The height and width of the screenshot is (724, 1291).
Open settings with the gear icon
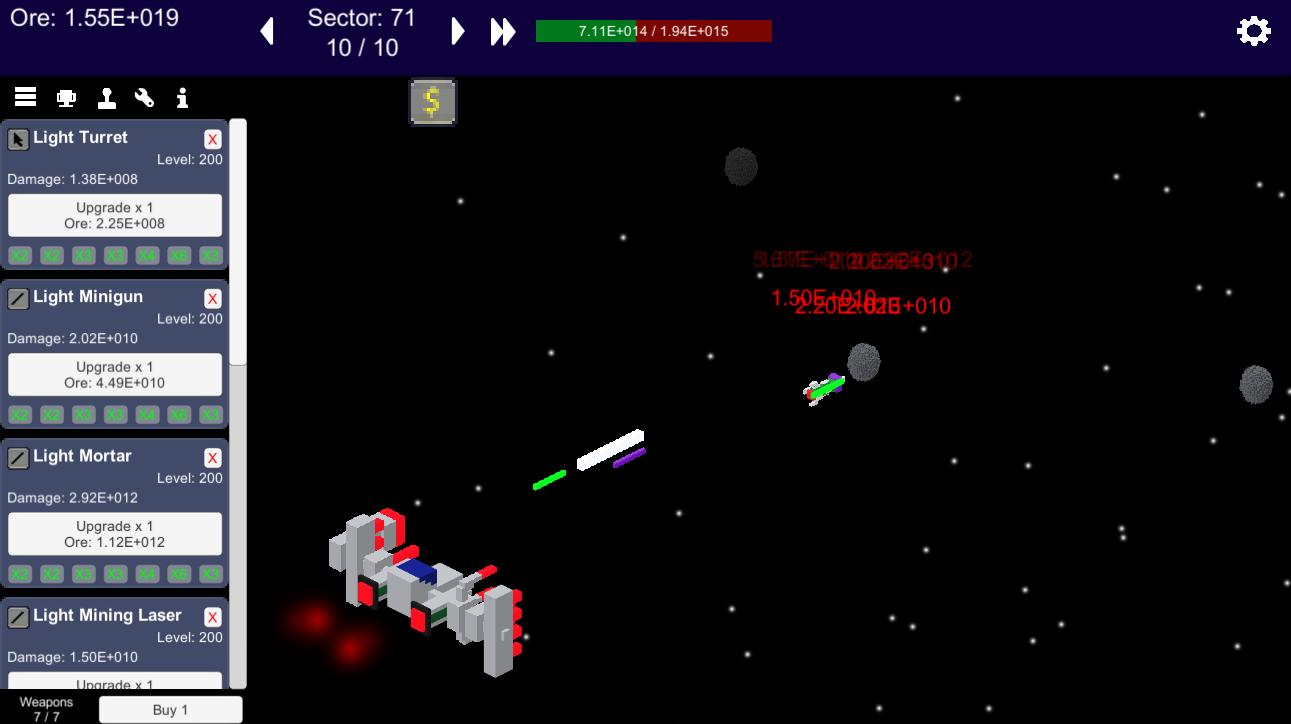pos(1254,31)
